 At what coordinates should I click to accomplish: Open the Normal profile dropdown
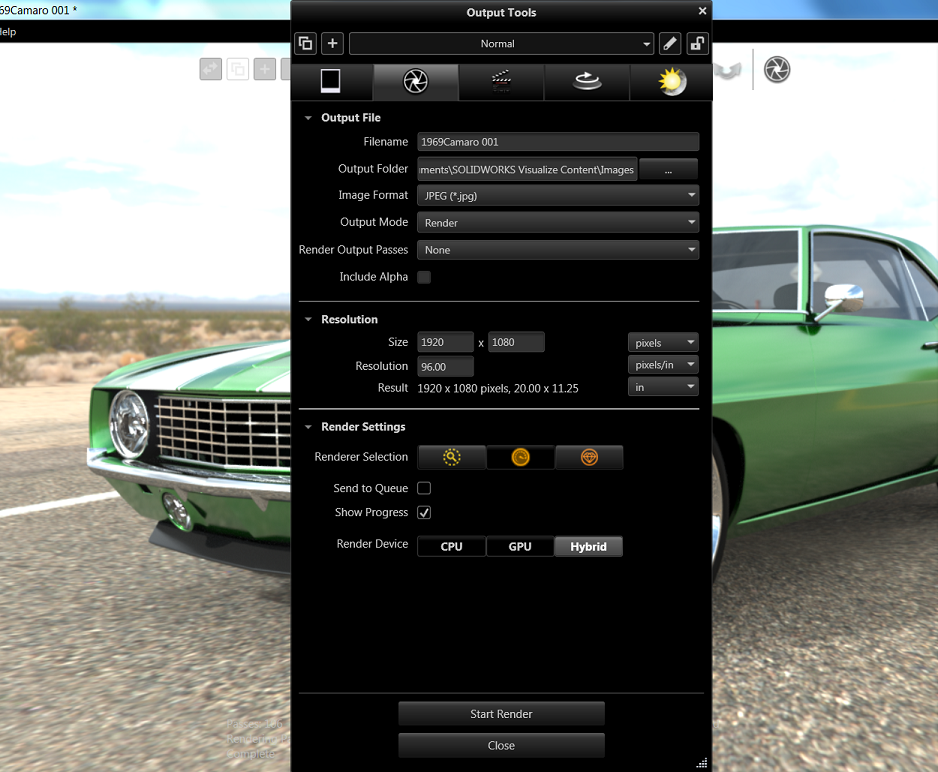pyautogui.click(x=501, y=44)
